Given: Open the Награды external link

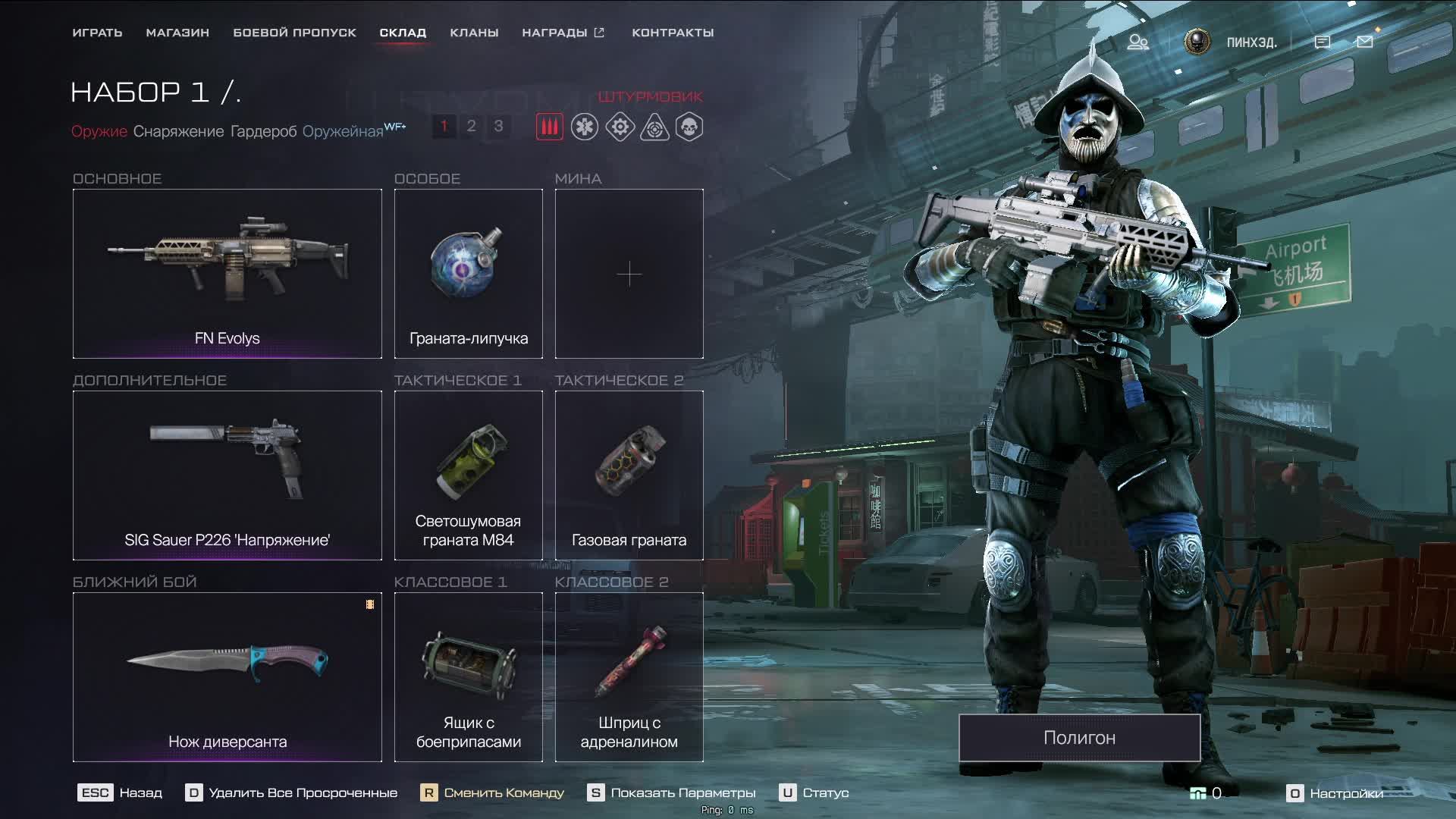Looking at the screenshot, I should [563, 33].
